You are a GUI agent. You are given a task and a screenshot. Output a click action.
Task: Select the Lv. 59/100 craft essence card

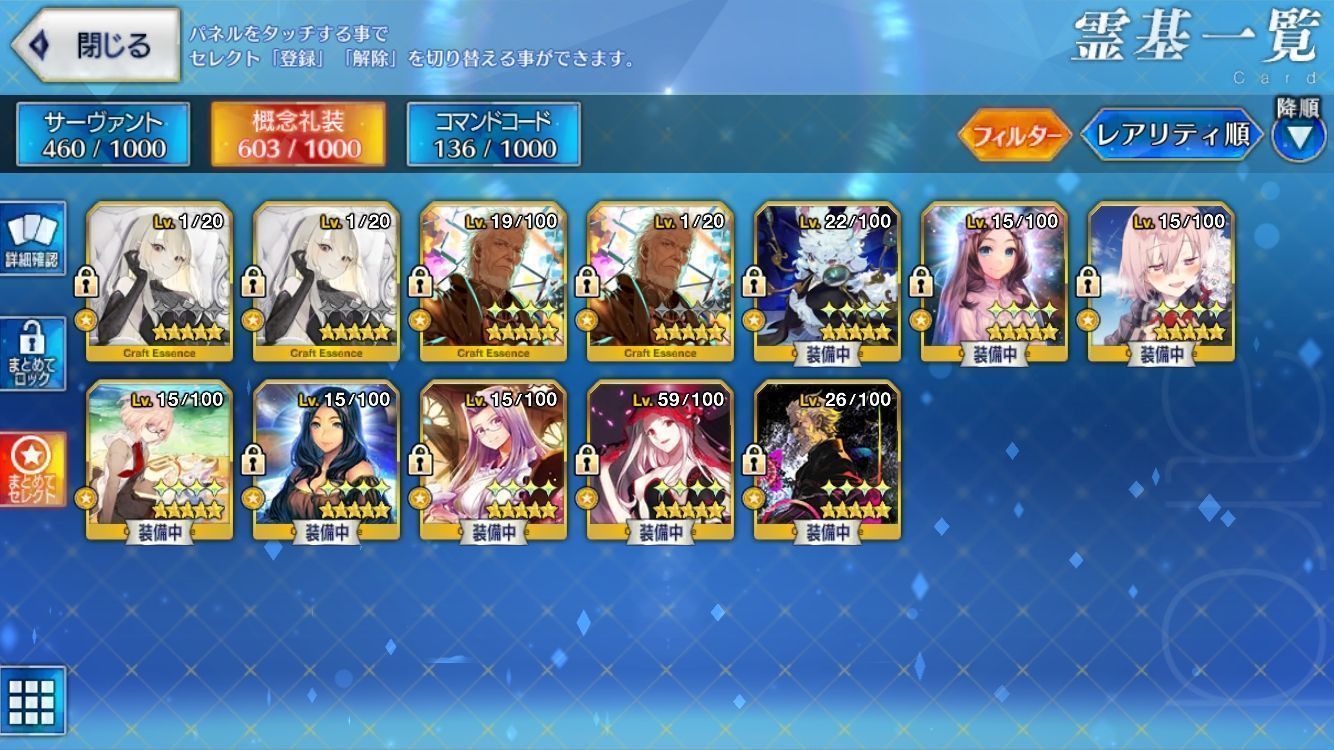point(661,460)
